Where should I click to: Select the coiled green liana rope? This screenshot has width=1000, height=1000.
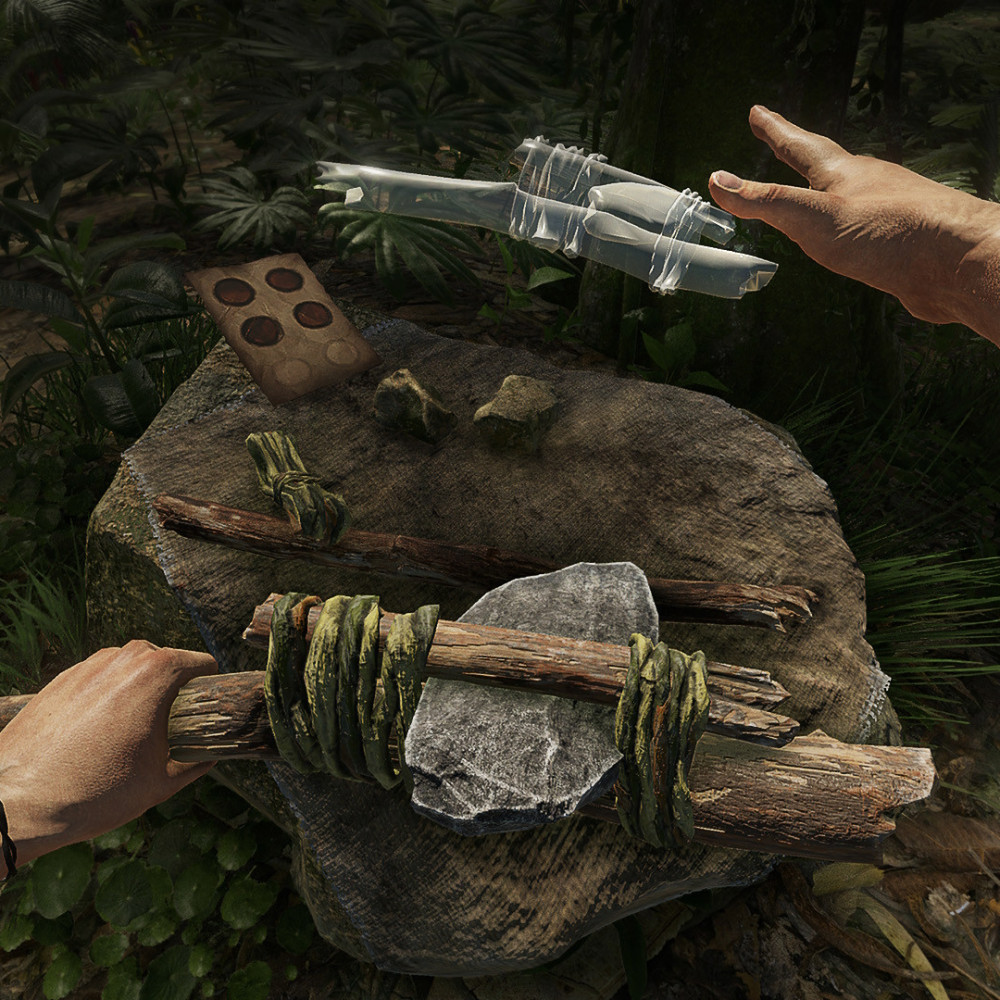coord(296,484)
